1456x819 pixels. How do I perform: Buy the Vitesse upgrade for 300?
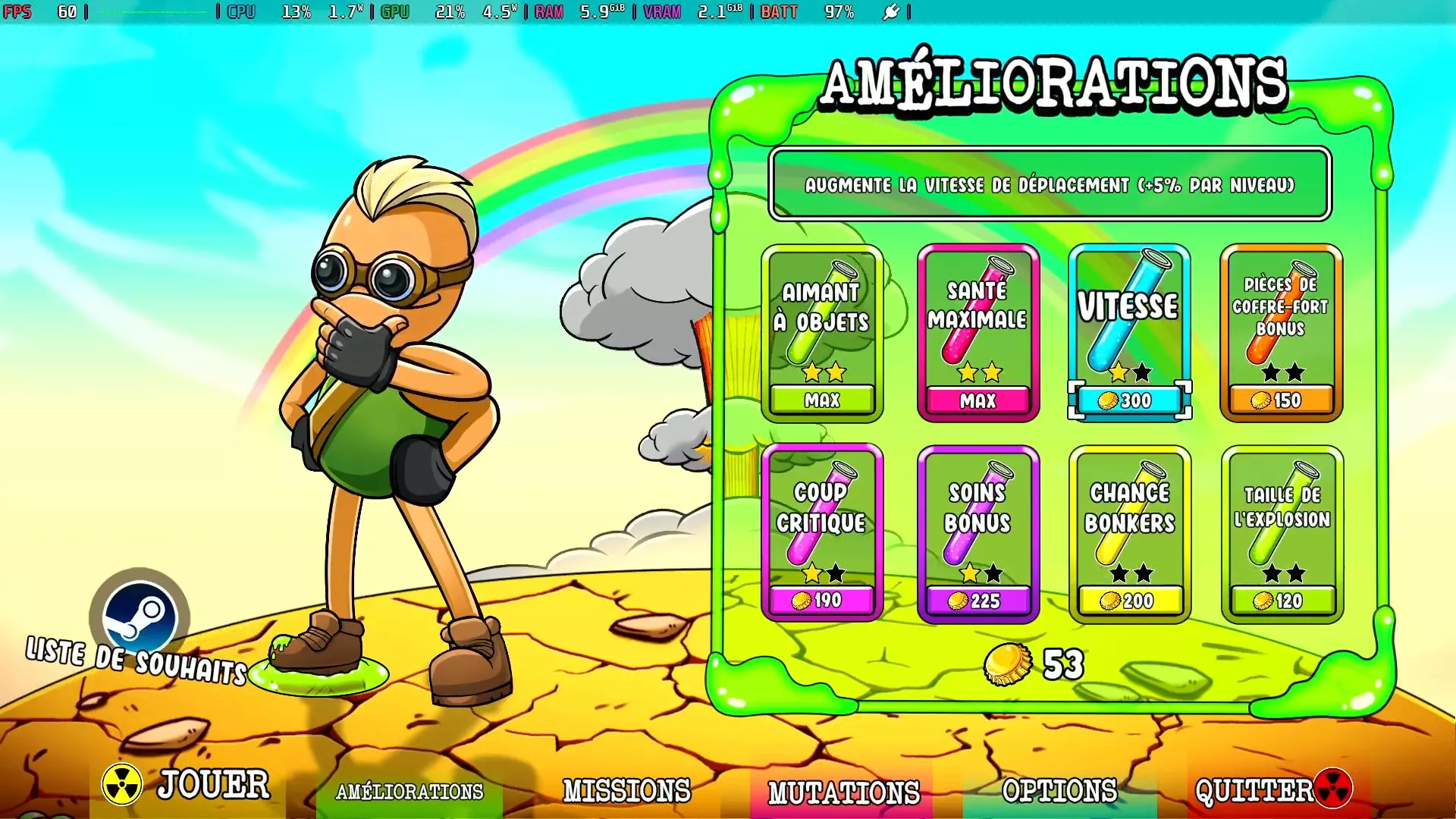point(1129,400)
